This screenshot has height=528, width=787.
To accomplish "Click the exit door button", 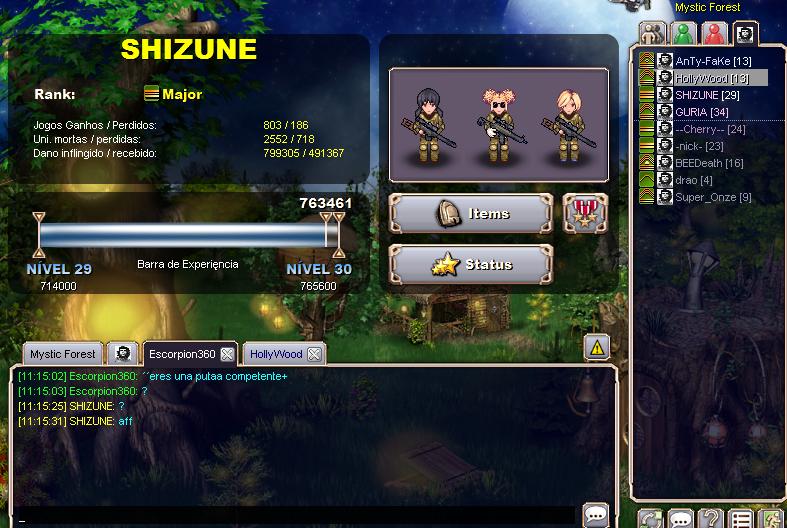I will pos(770,519).
